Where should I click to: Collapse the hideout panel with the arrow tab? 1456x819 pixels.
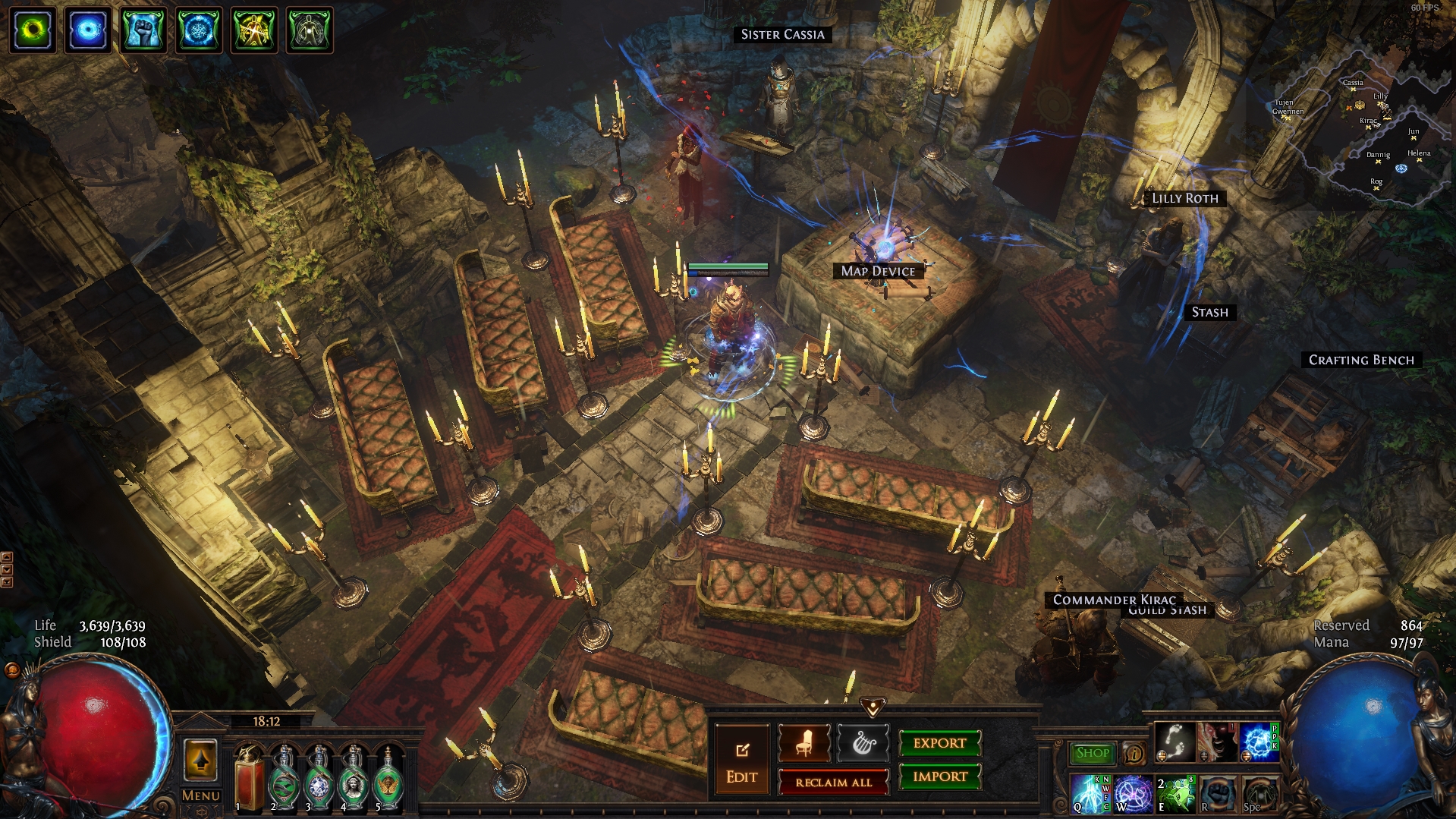pos(873,707)
